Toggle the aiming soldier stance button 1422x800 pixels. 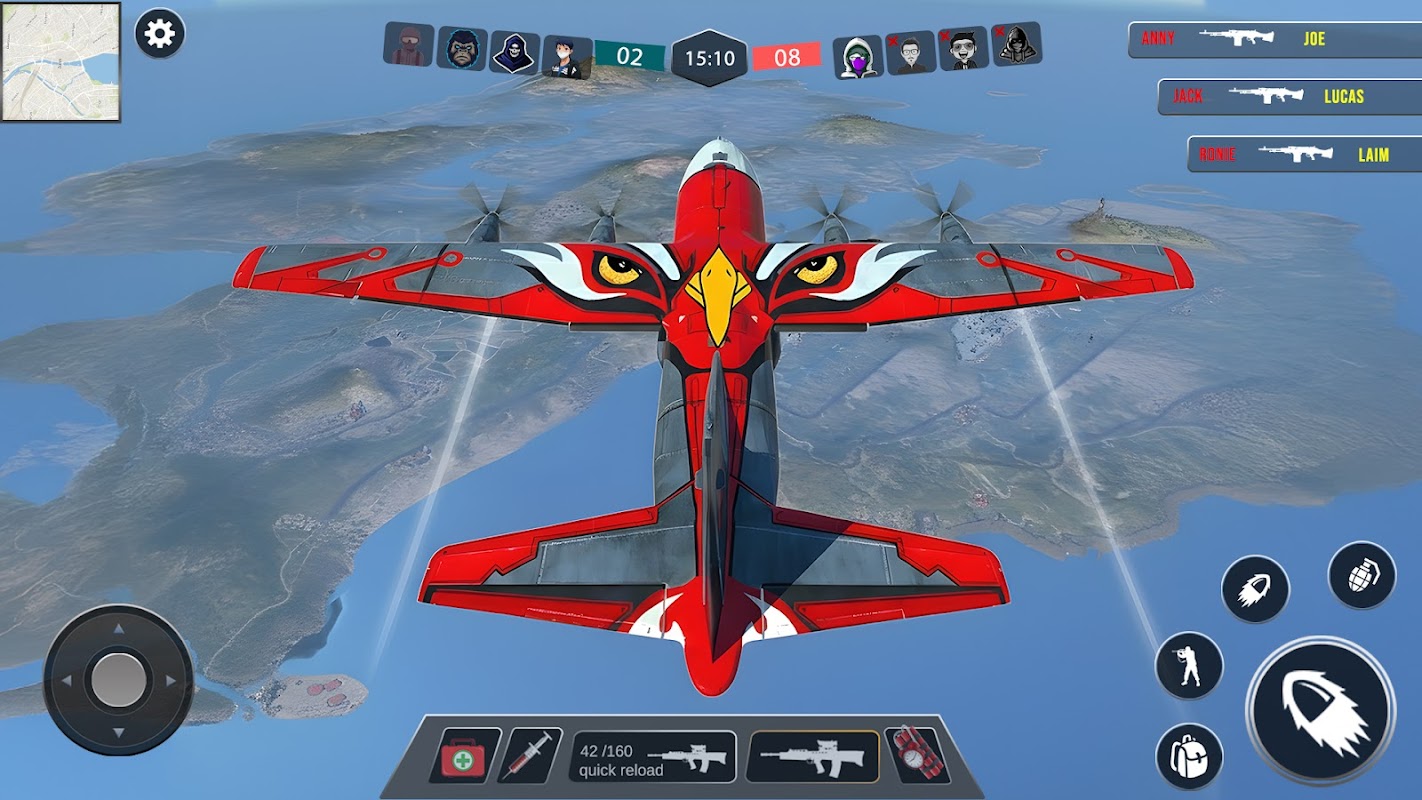tap(1190, 665)
